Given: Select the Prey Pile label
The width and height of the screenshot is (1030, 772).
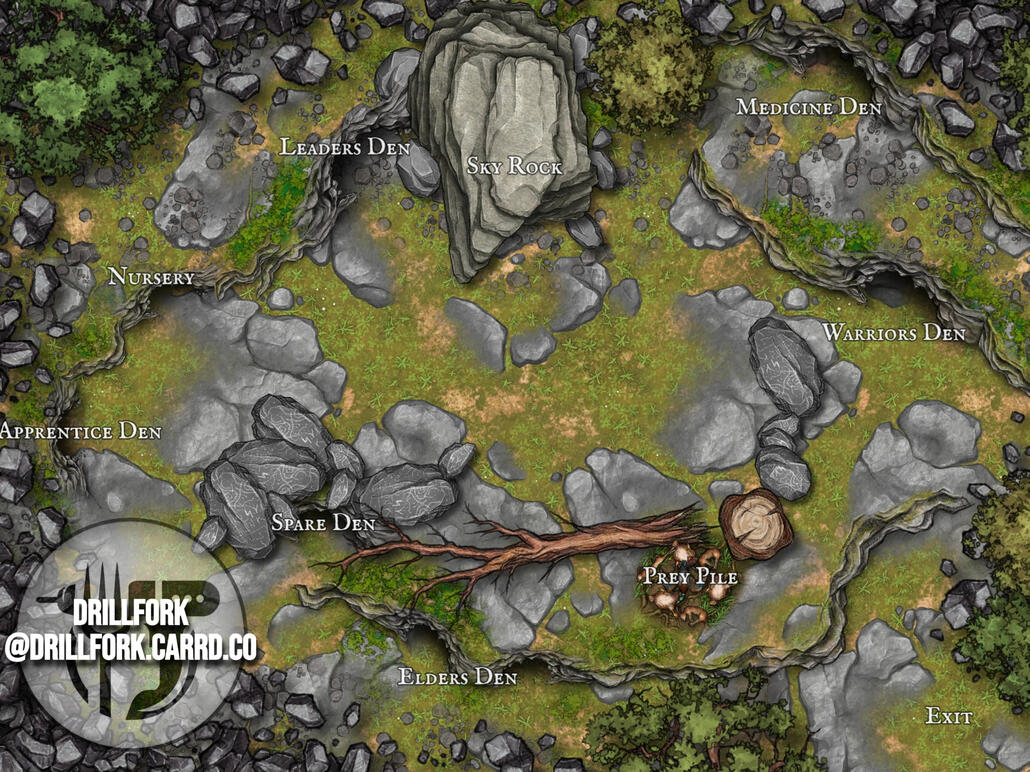Looking at the screenshot, I should tap(690, 577).
